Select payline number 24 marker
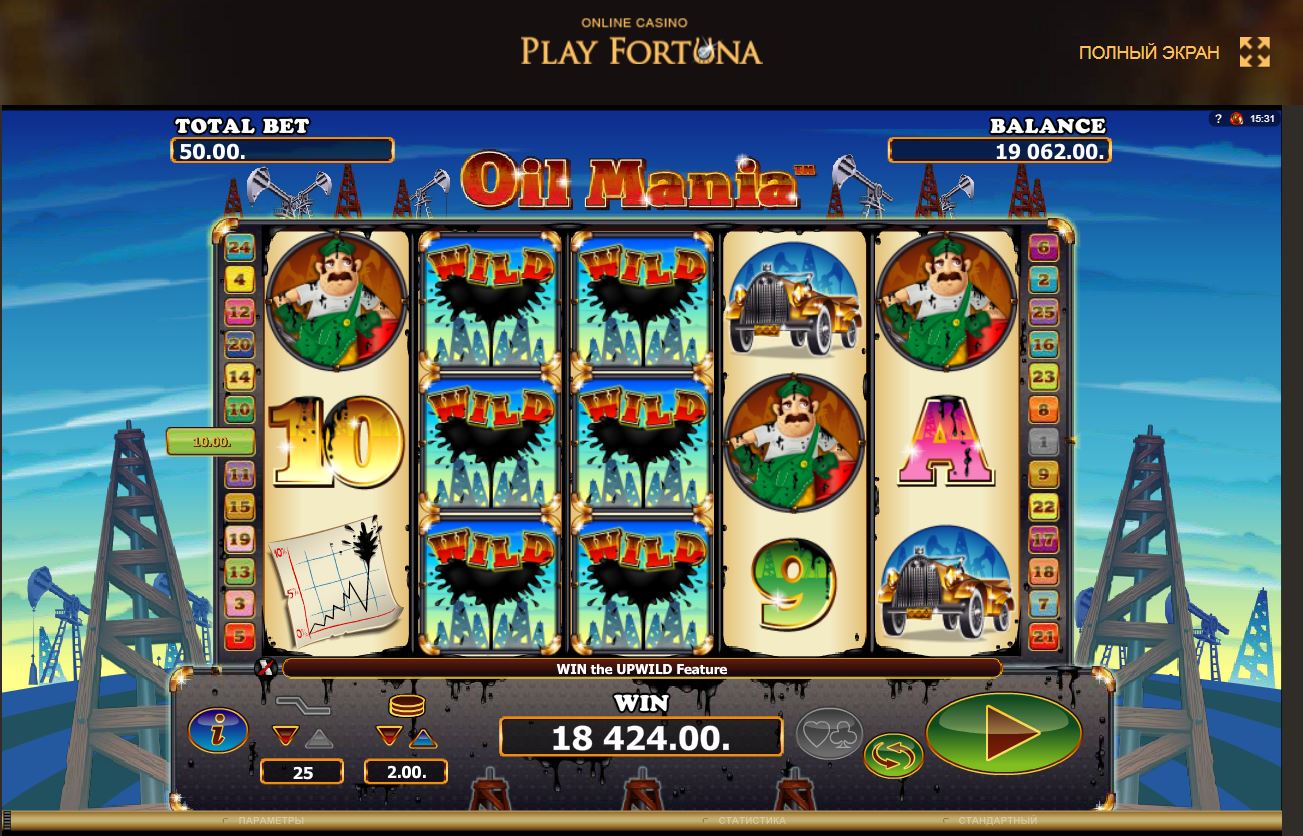Viewport: 1303px width, 836px height. point(240,248)
